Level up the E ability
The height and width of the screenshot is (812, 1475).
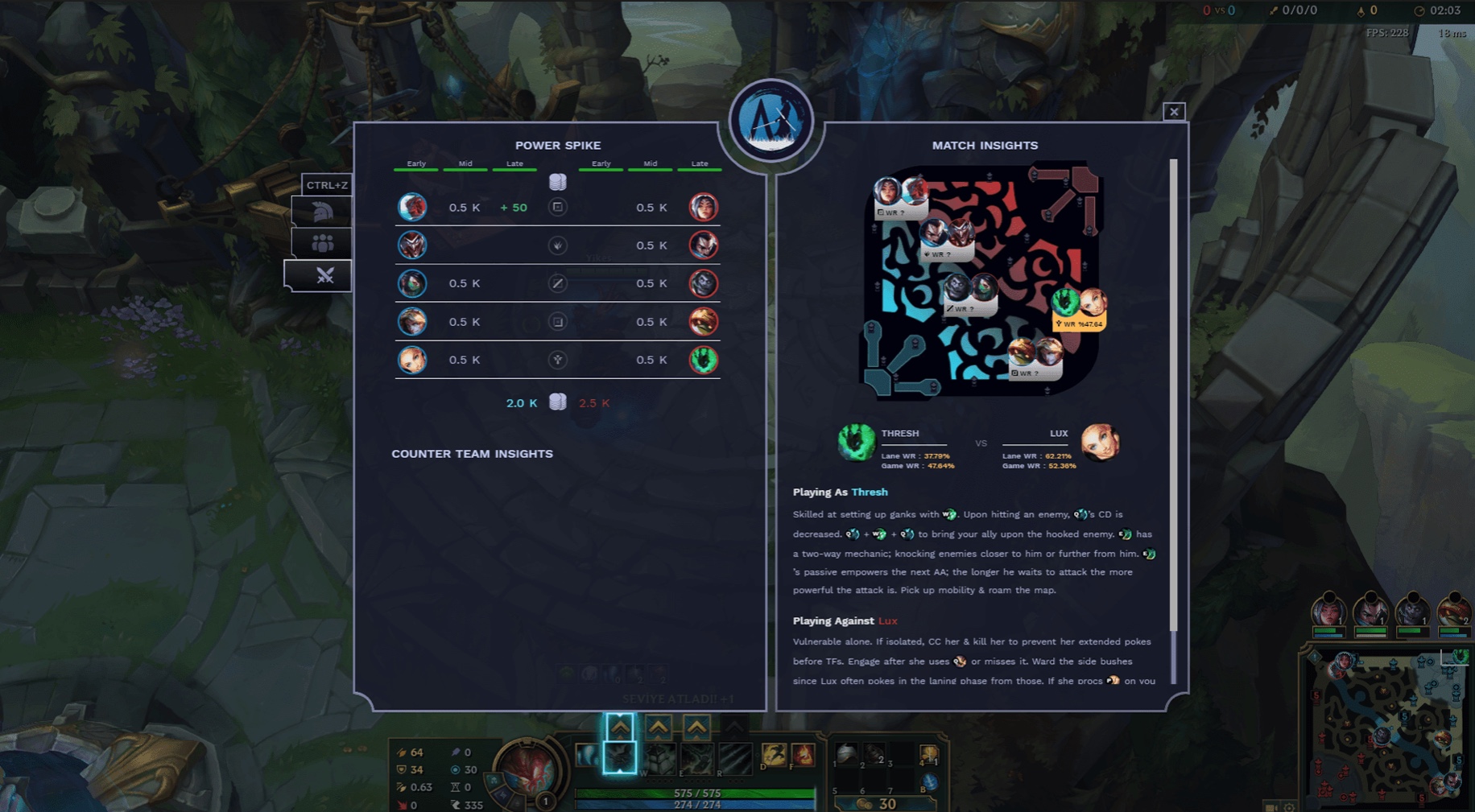click(696, 728)
